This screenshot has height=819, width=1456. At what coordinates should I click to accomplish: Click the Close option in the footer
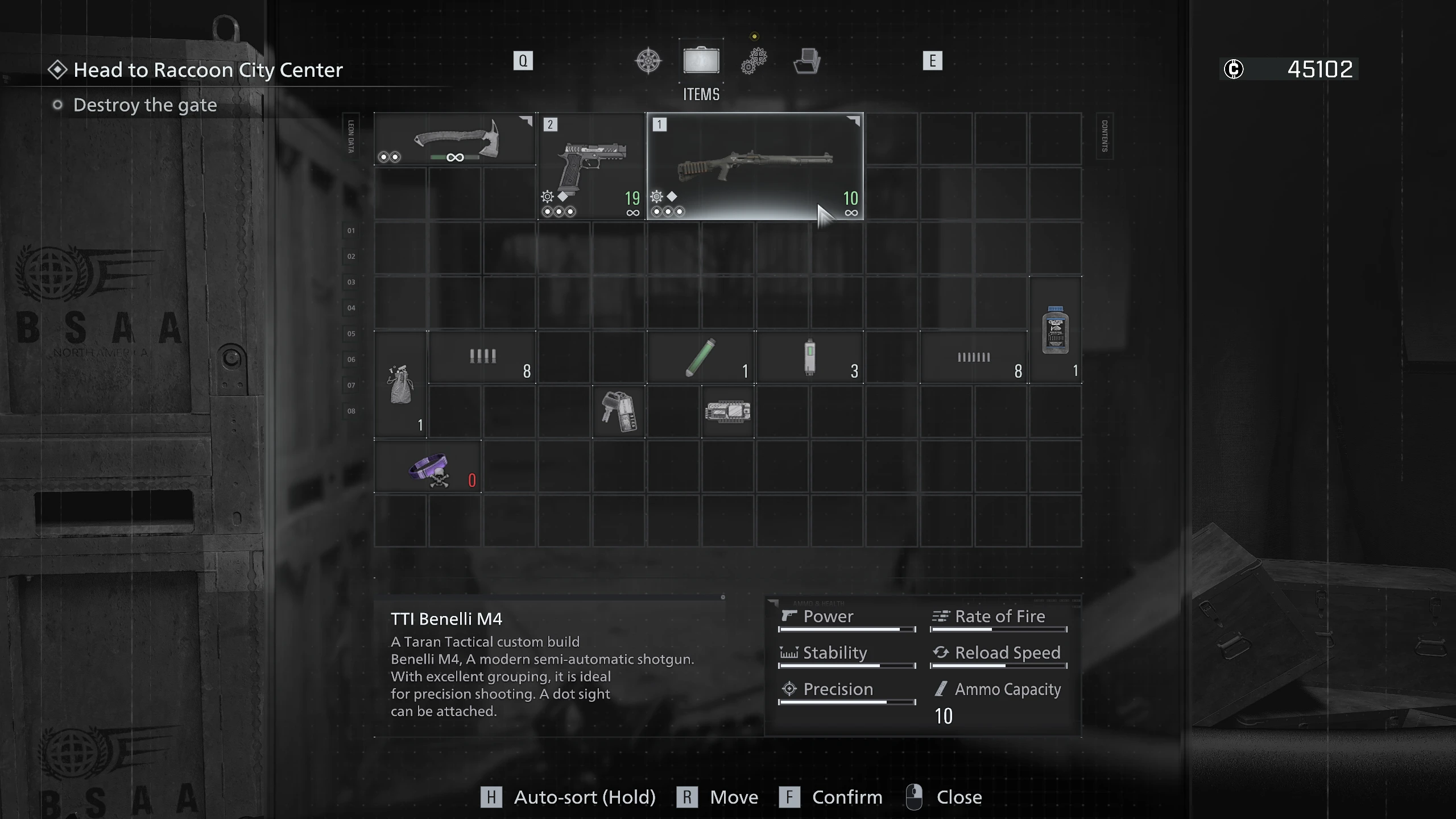tap(958, 797)
